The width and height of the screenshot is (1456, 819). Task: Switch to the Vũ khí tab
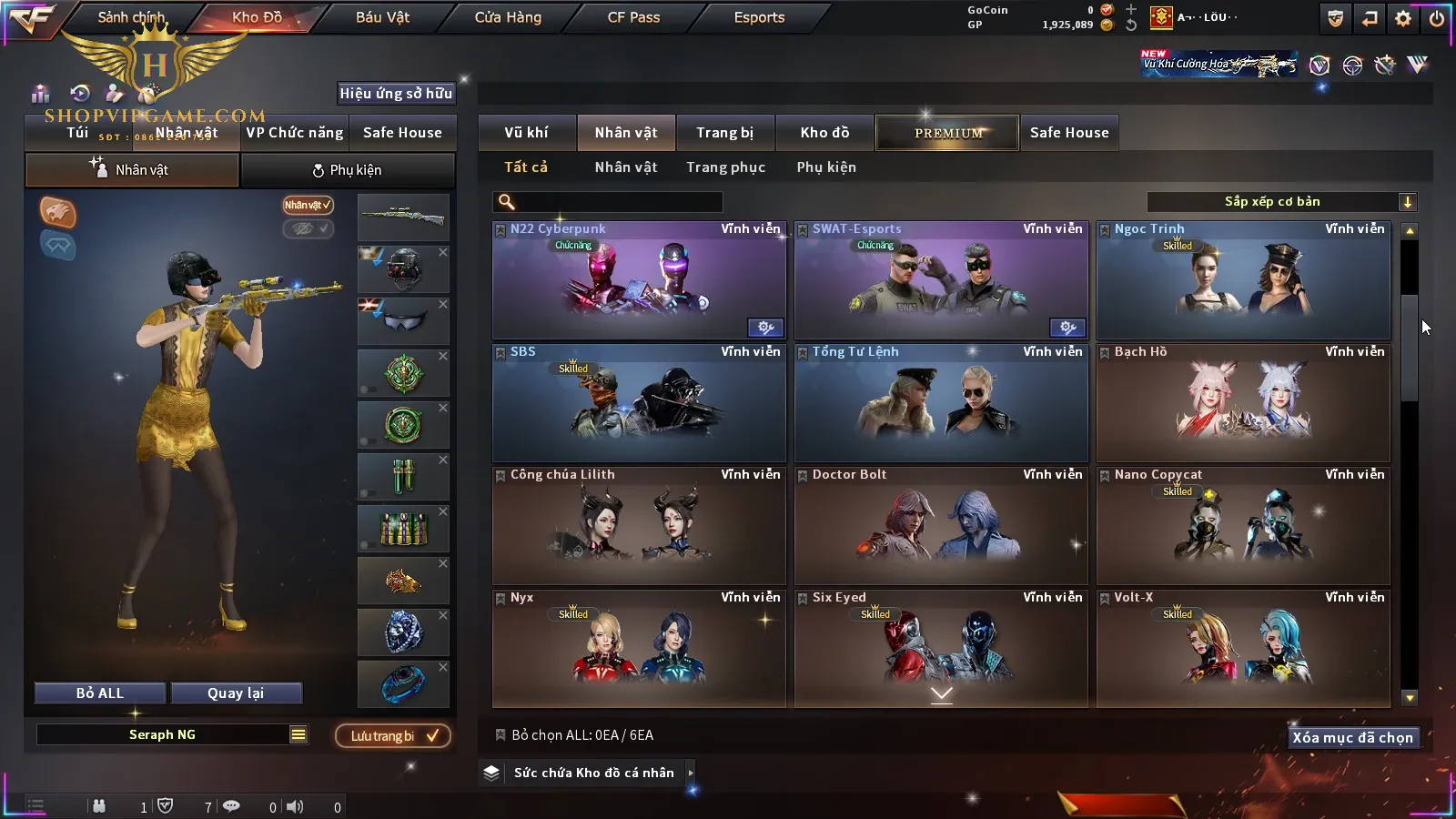[x=526, y=133]
